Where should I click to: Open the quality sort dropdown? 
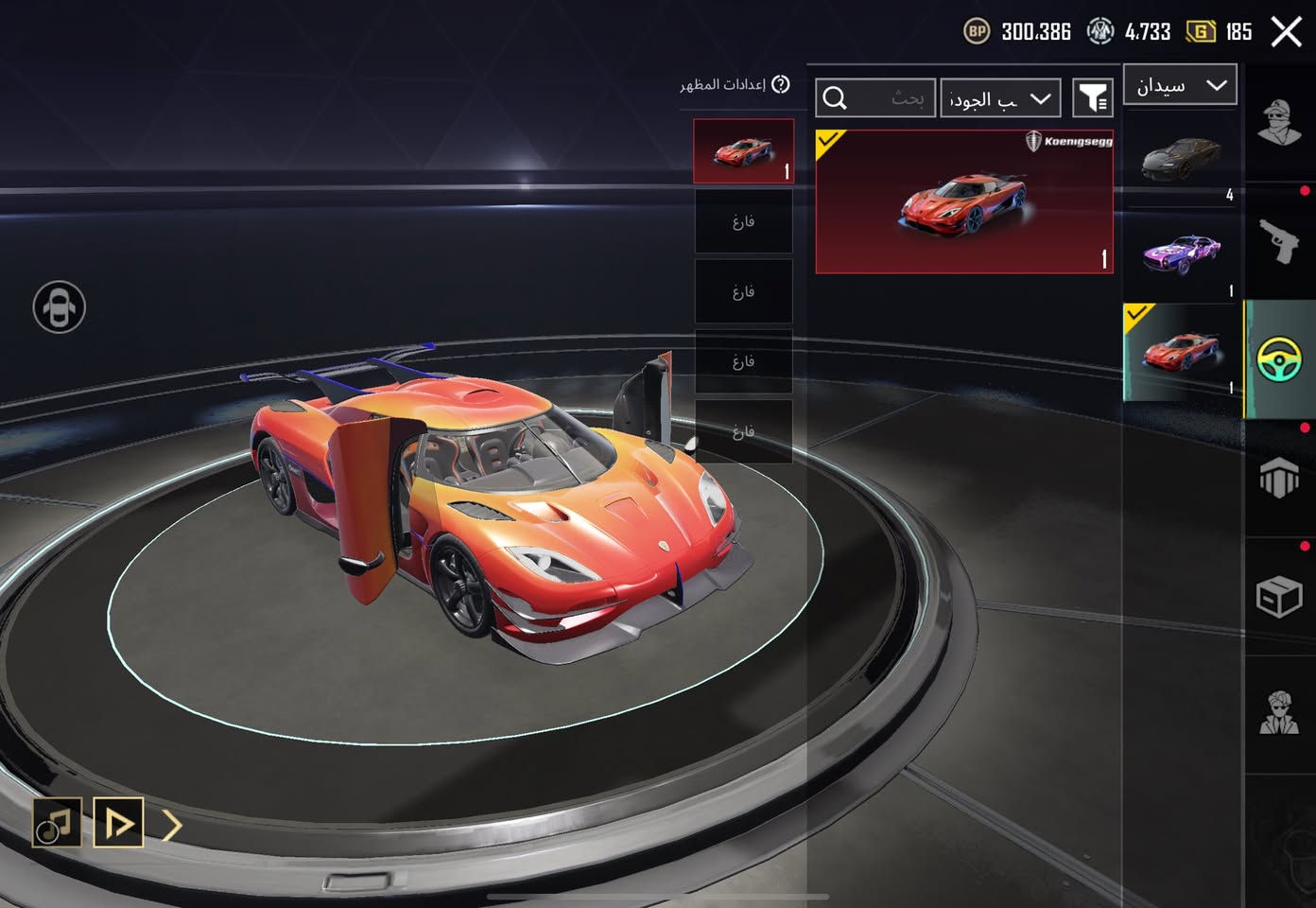click(x=1000, y=98)
